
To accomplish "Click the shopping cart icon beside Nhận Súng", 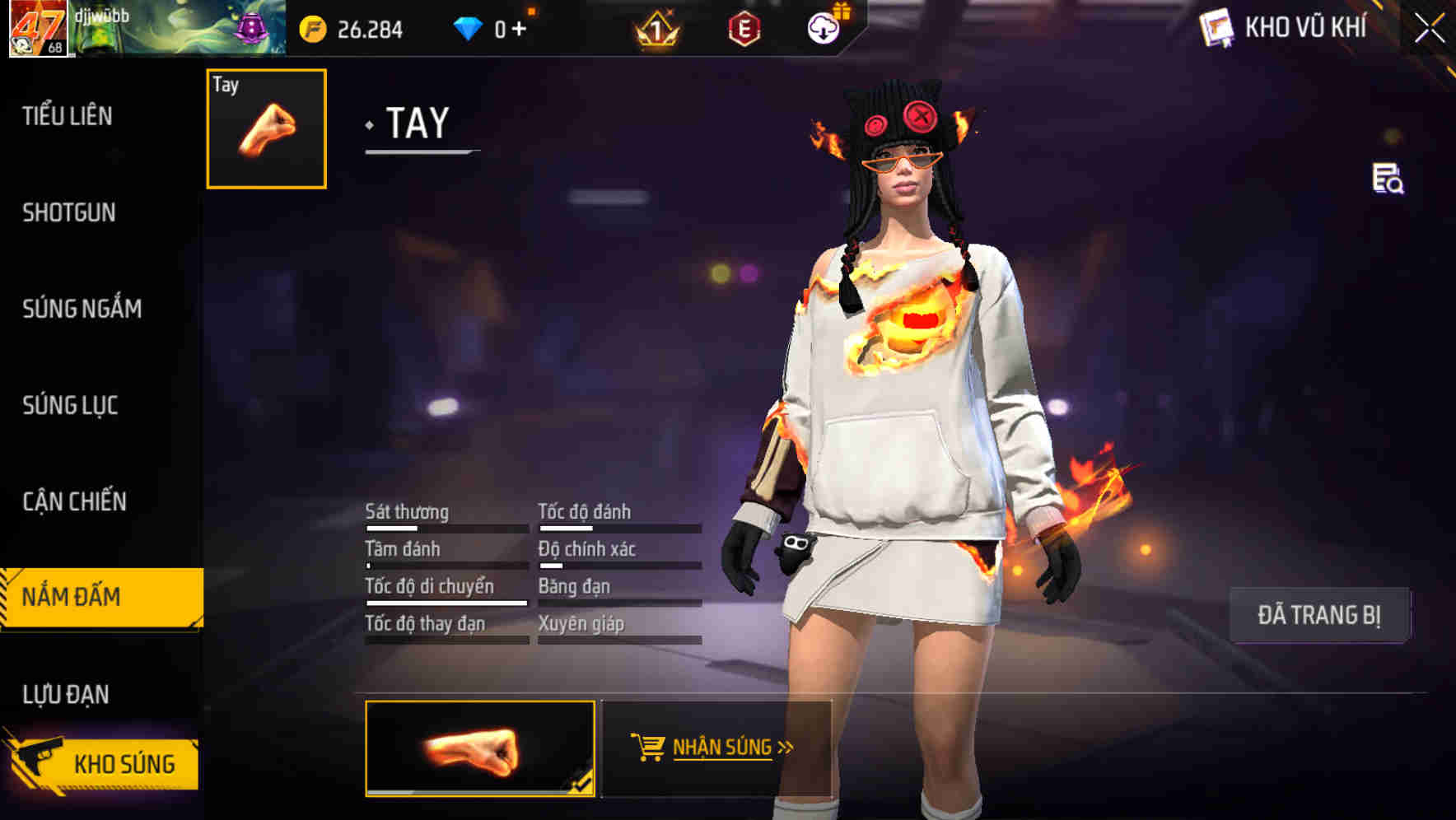I will pyautogui.click(x=650, y=748).
